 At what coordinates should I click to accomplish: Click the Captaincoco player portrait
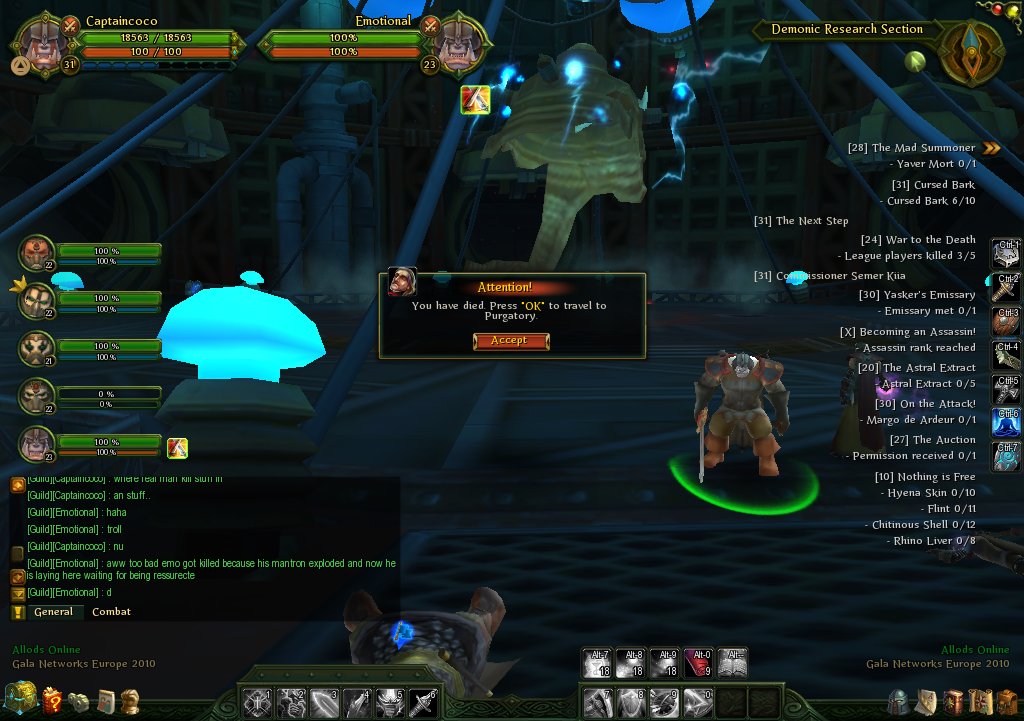click(x=44, y=44)
